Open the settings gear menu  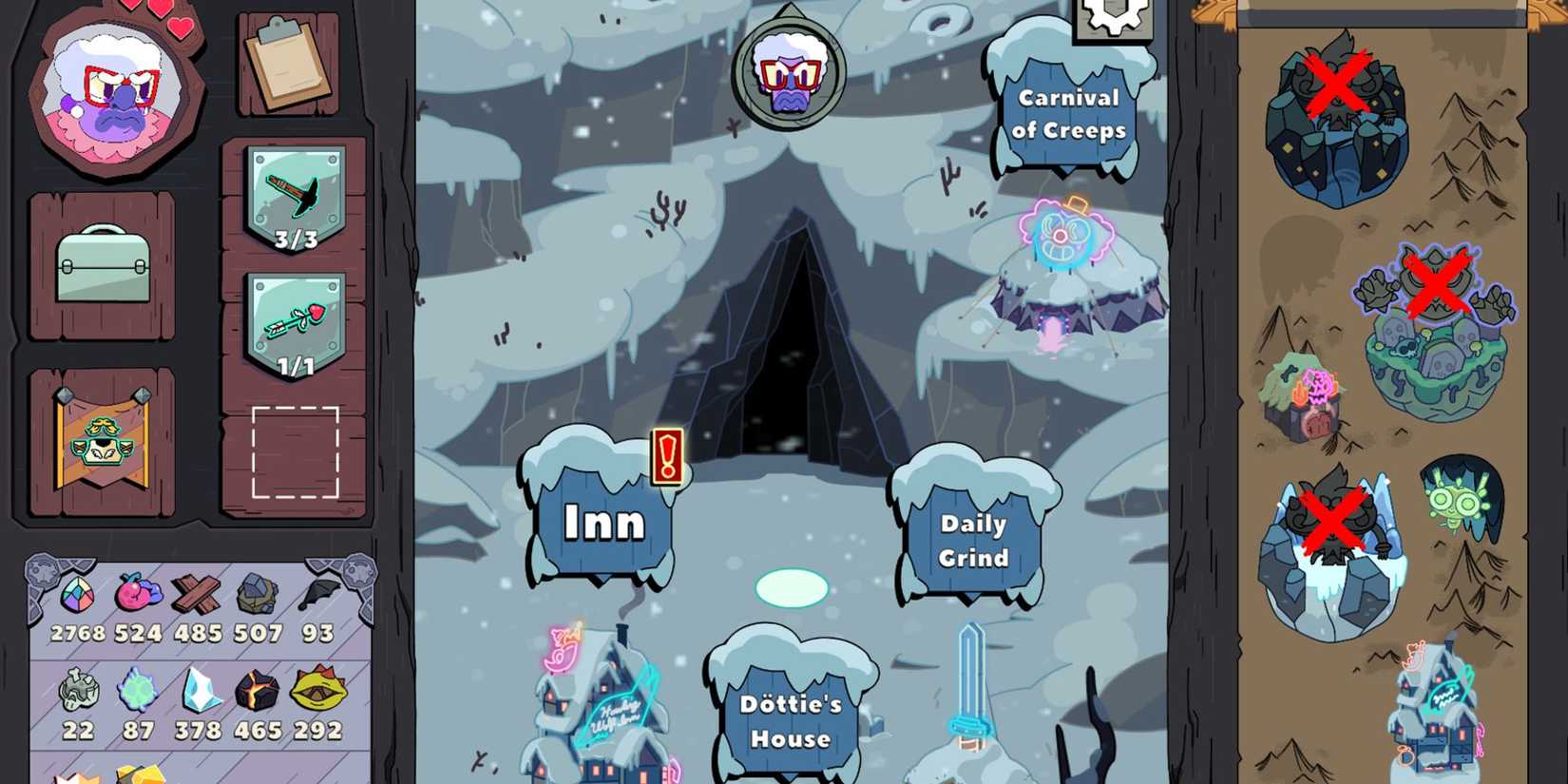point(1112,19)
